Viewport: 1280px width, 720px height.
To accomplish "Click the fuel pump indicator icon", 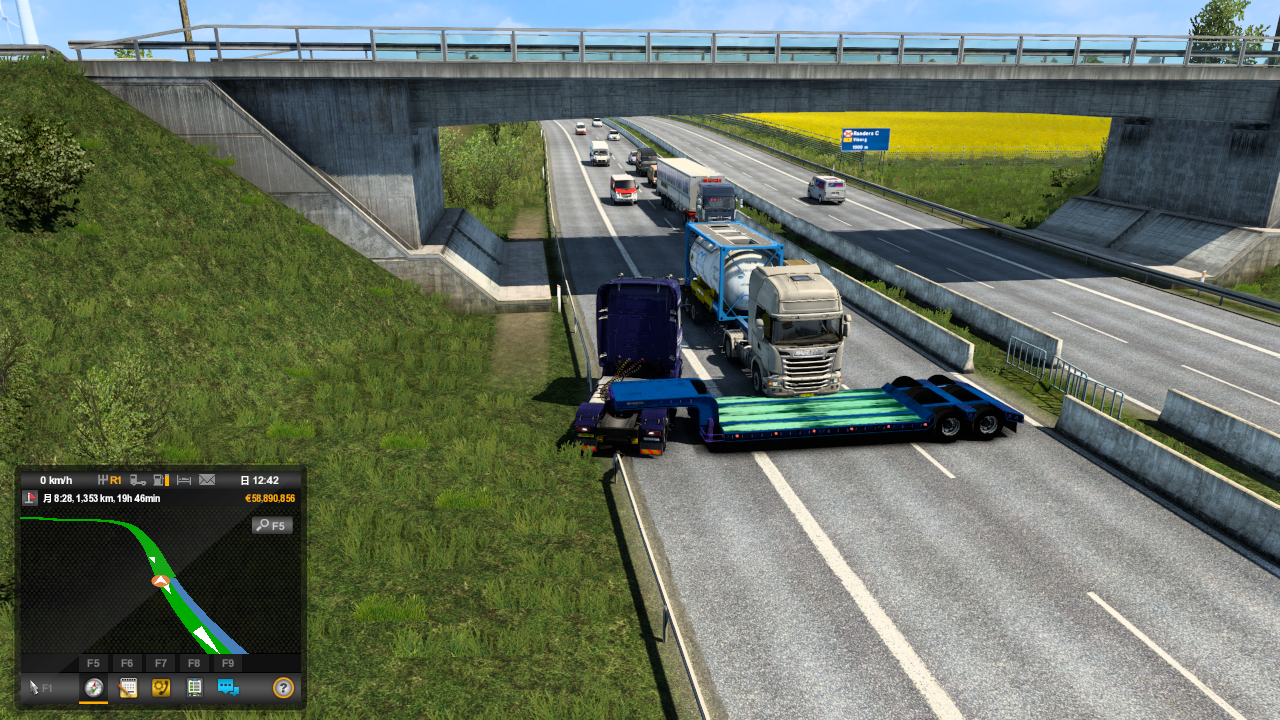I will pyautogui.click(x=161, y=480).
